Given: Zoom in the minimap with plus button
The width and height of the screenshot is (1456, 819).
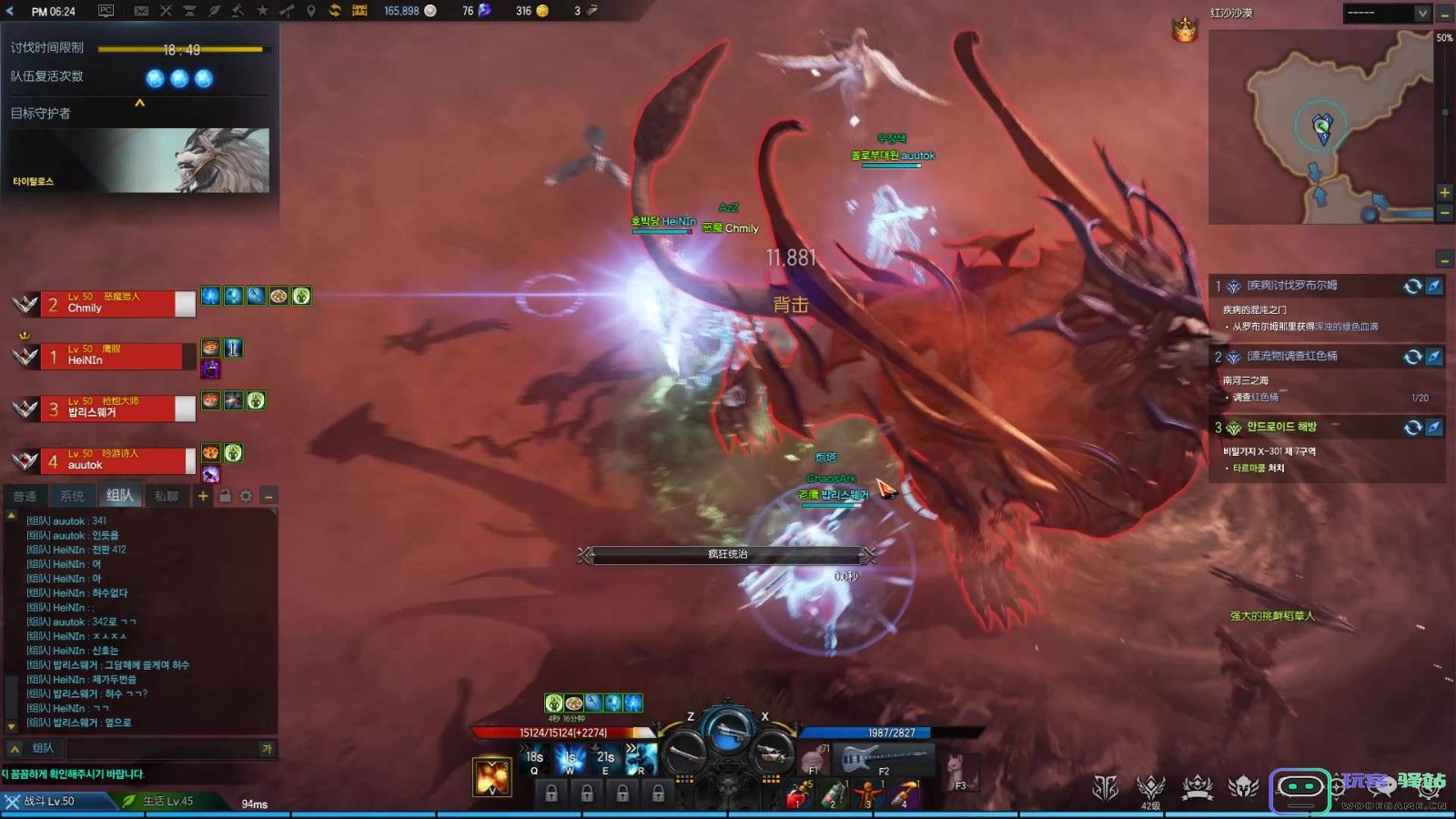Looking at the screenshot, I should 1444,192.
